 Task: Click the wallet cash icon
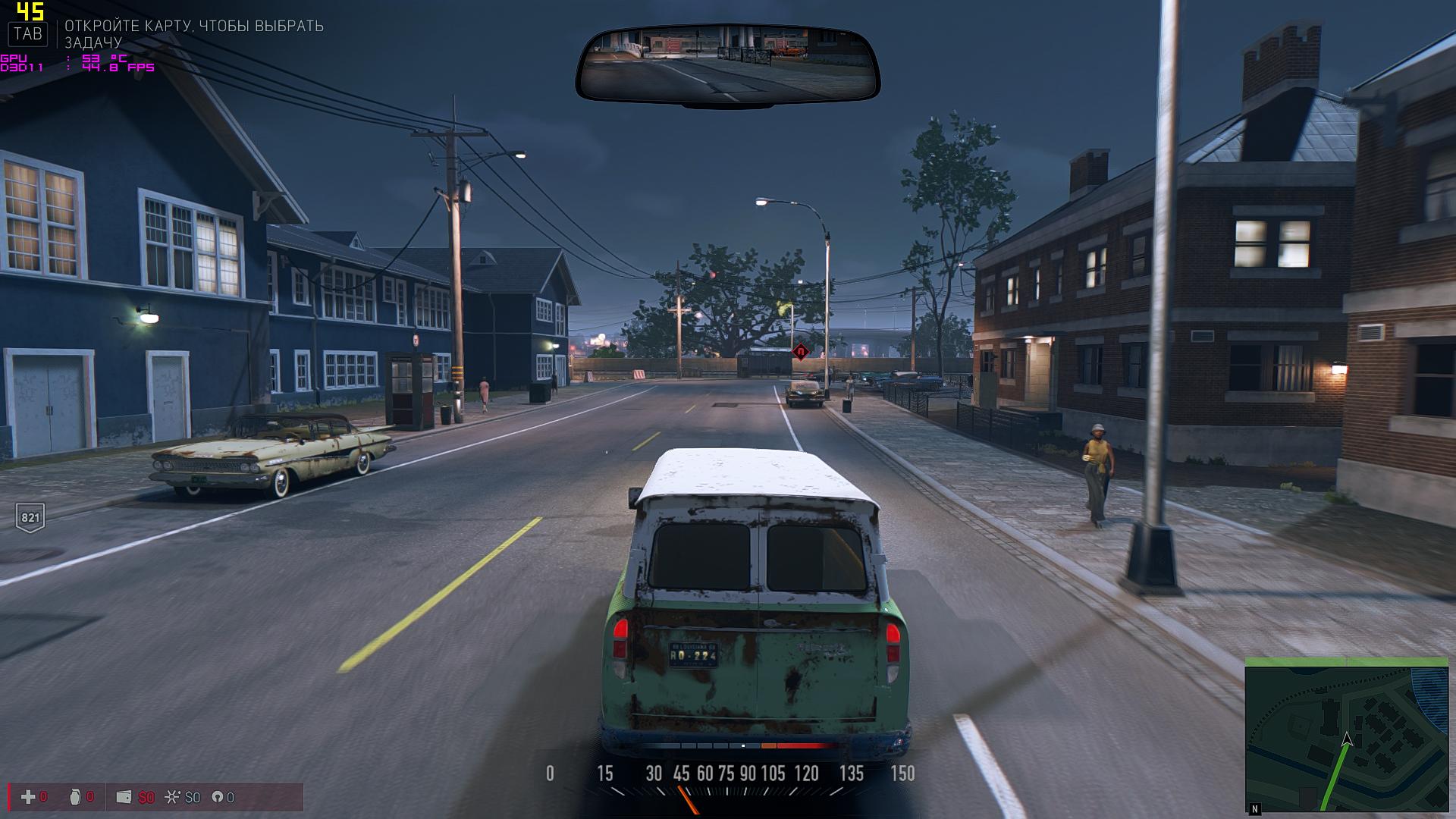(124, 797)
